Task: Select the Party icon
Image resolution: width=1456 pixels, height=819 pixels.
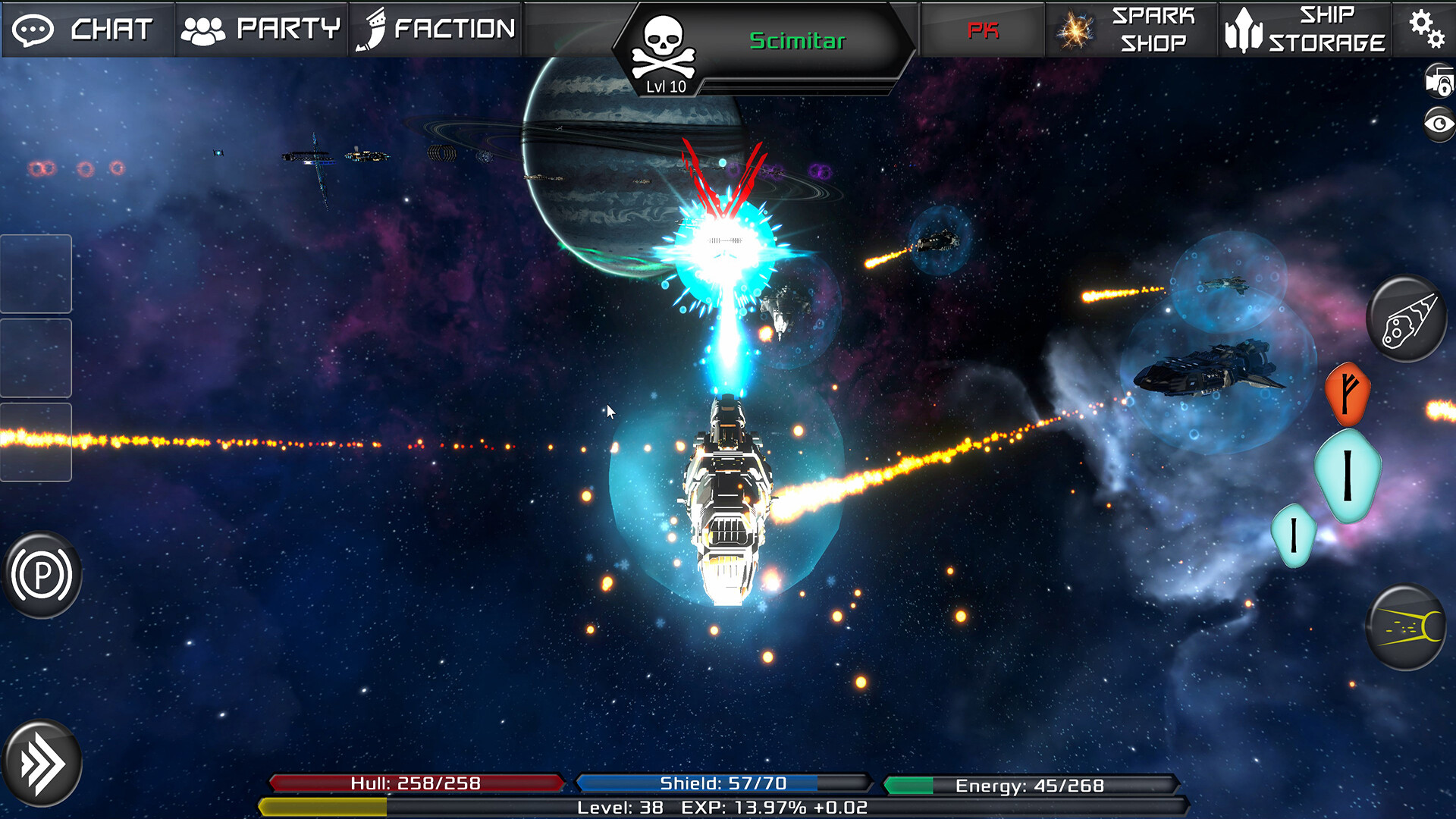Action: point(201,29)
